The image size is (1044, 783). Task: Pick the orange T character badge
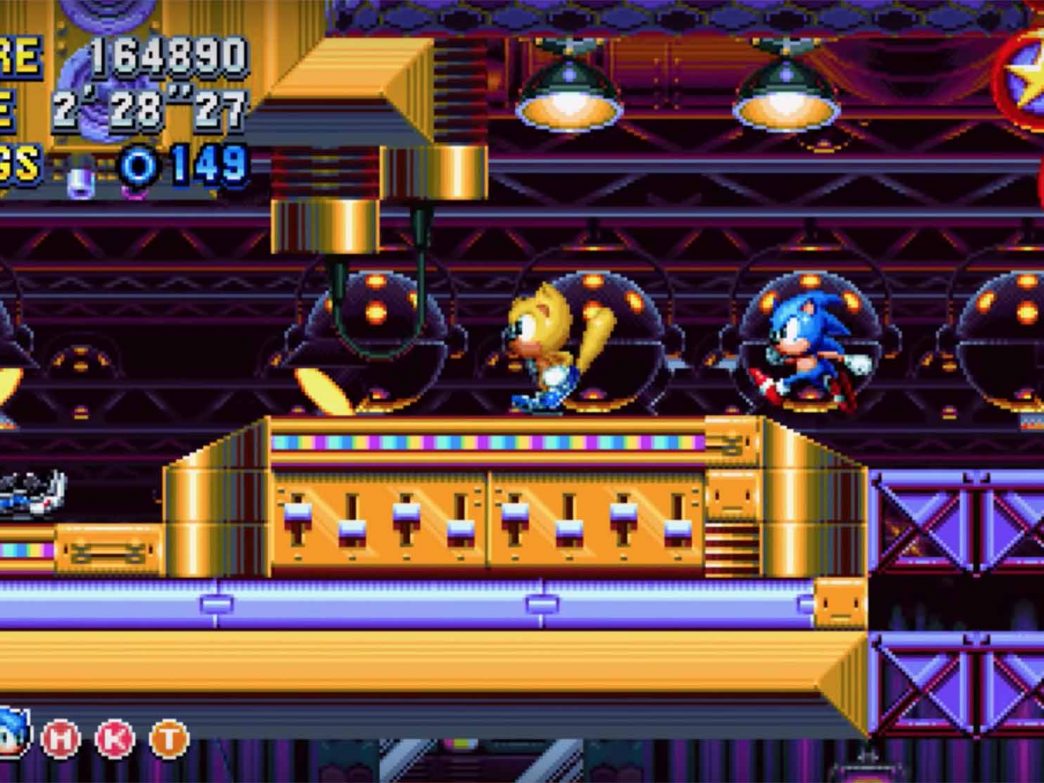pos(169,739)
